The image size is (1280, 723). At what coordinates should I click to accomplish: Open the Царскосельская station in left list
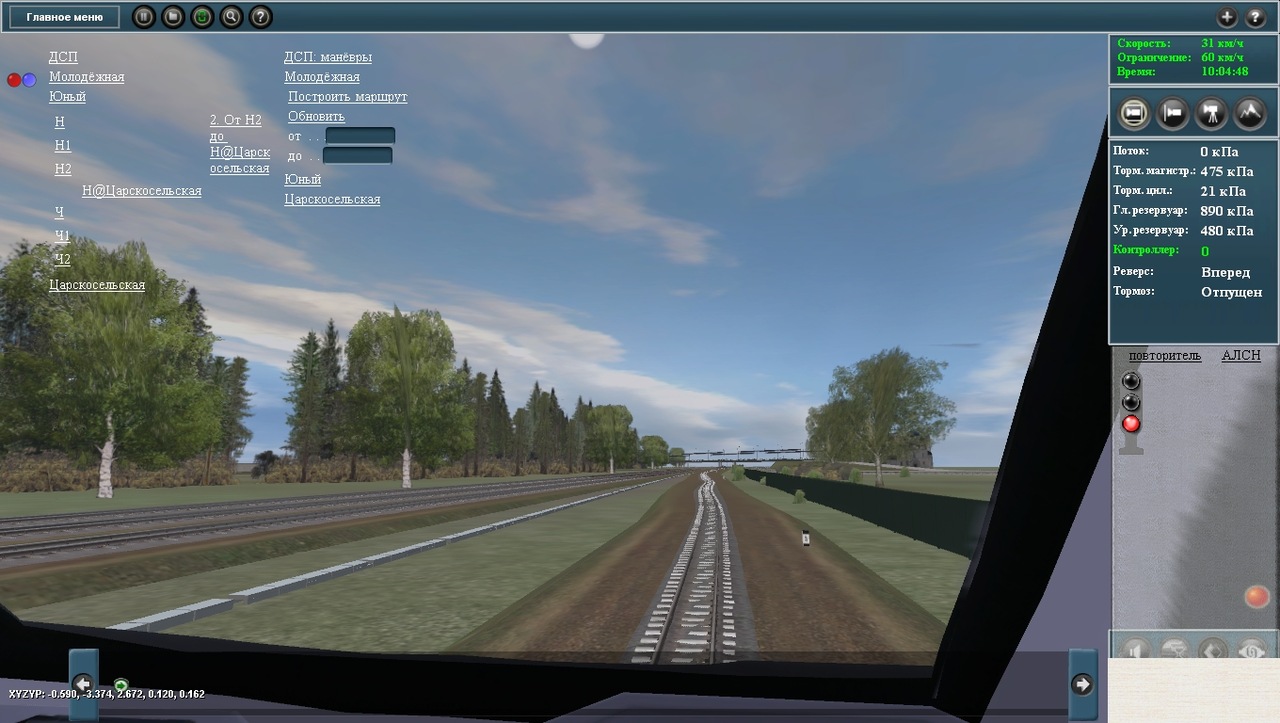[x=97, y=285]
